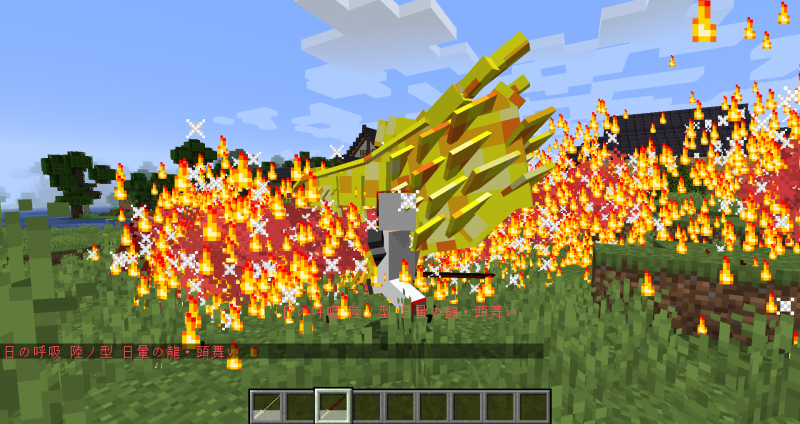Select the white-bladed katana hotbar slot
The height and width of the screenshot is (424, 800).
click(x=266, y=406)
